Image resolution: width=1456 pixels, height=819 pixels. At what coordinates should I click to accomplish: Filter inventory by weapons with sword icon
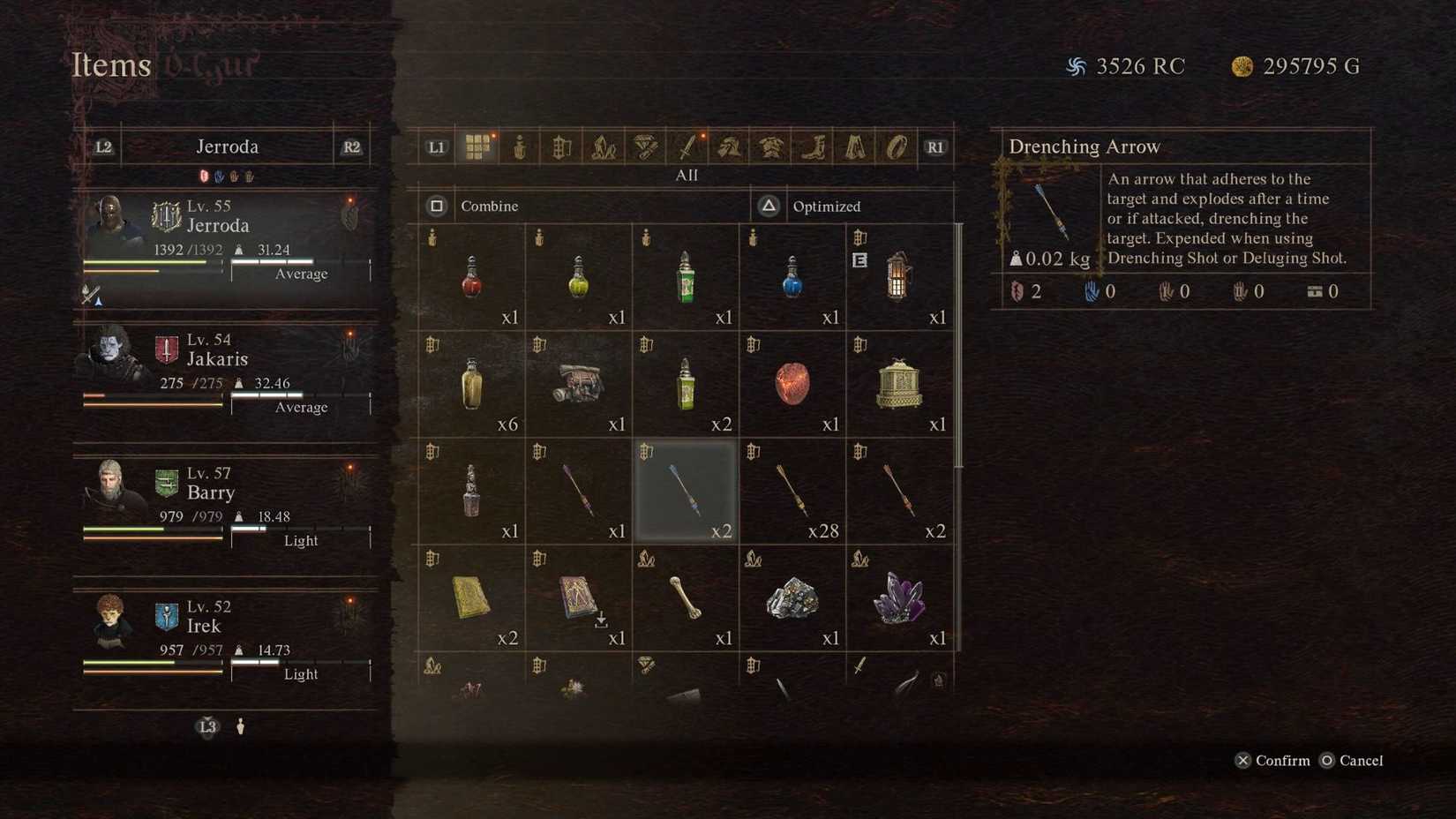pyautogui.click(x=685, y=147)
